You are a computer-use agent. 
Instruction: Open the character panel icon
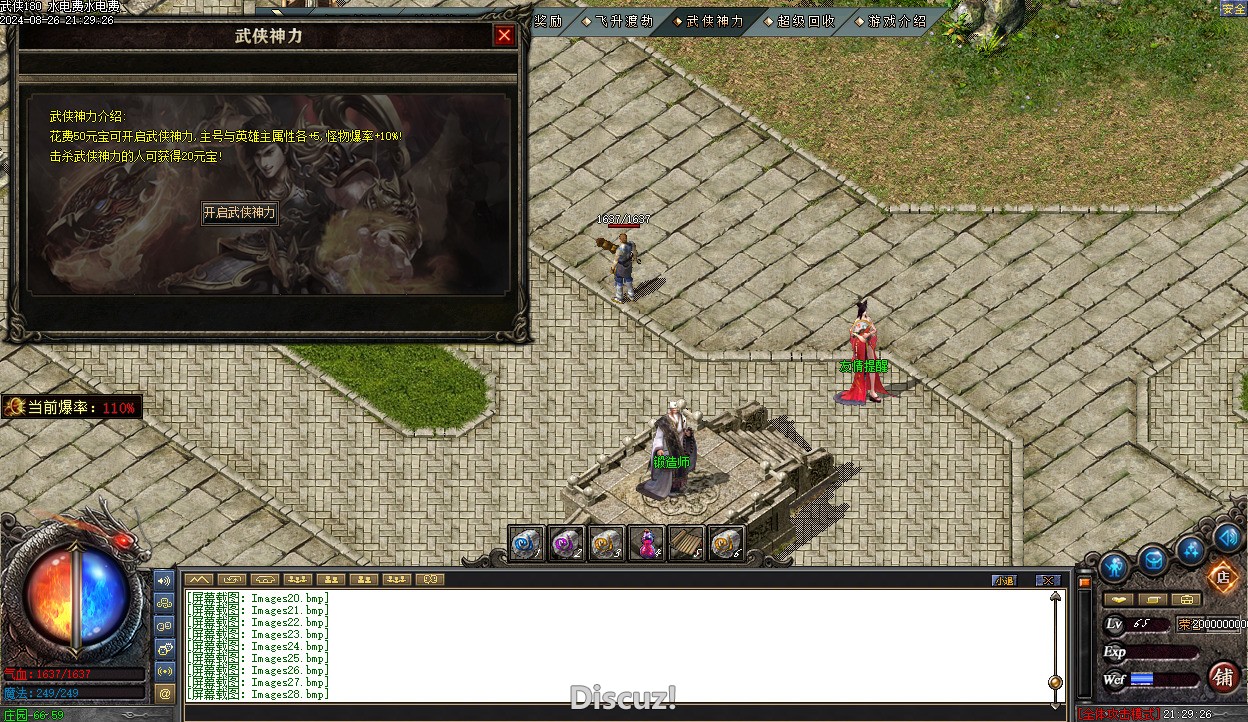(1113, 567)
